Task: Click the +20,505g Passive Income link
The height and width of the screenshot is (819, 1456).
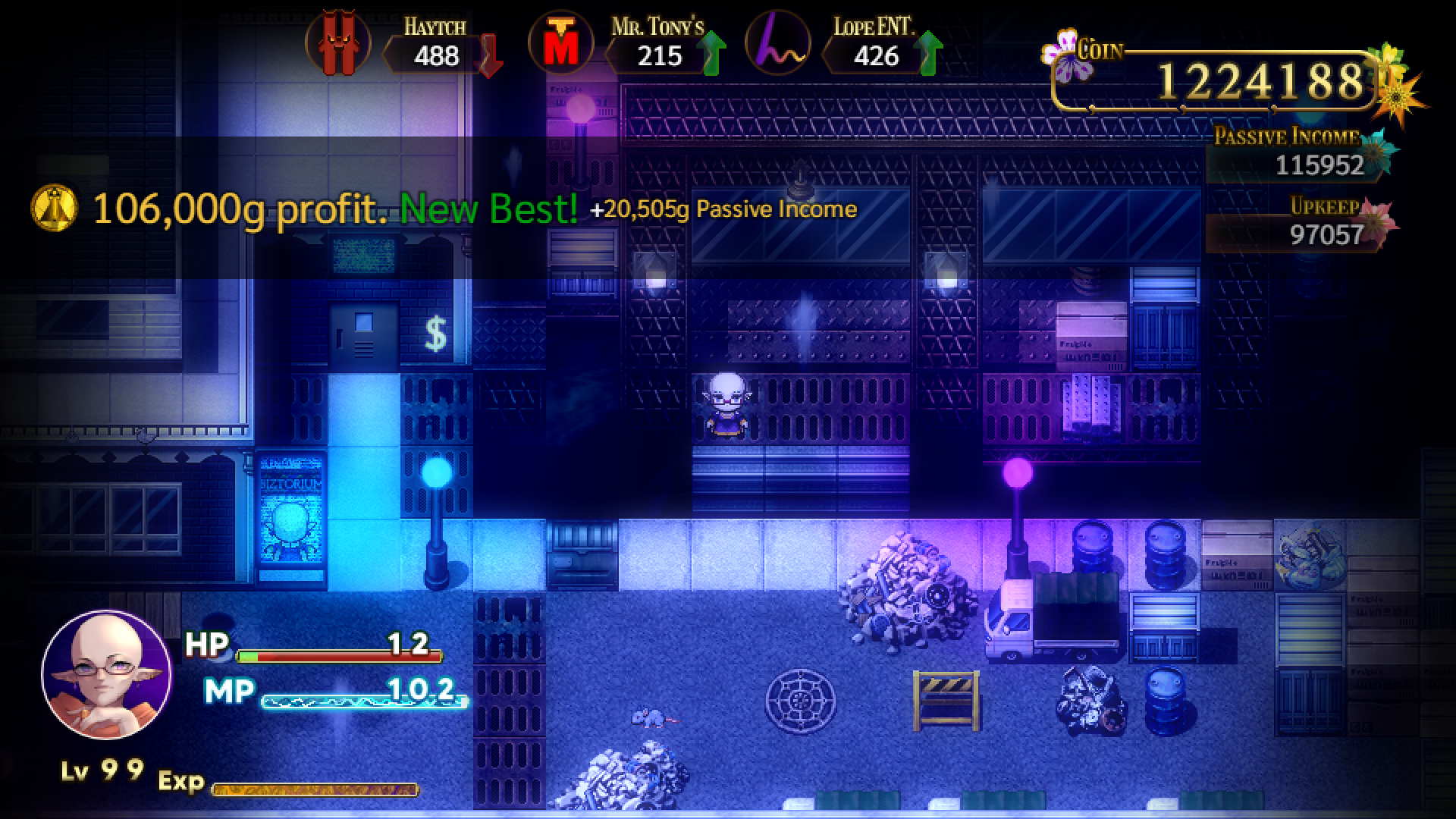Action: (723, 208)
